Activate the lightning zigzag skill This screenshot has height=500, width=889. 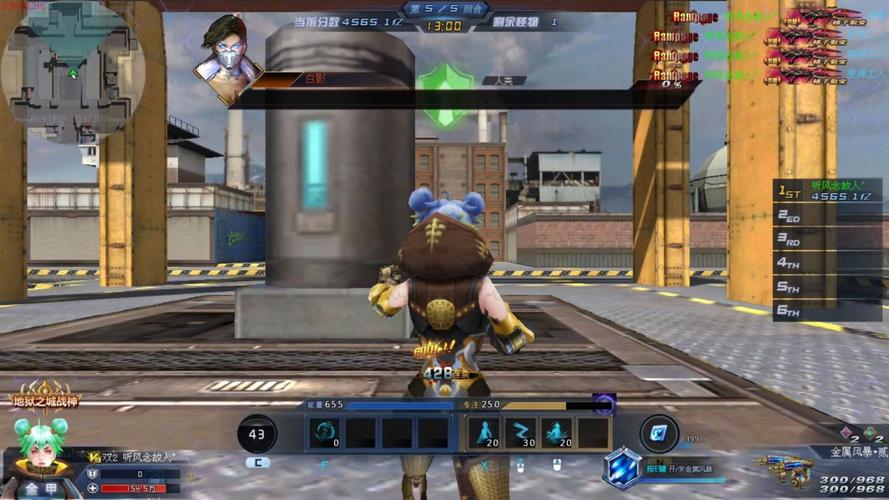(521, 432)
